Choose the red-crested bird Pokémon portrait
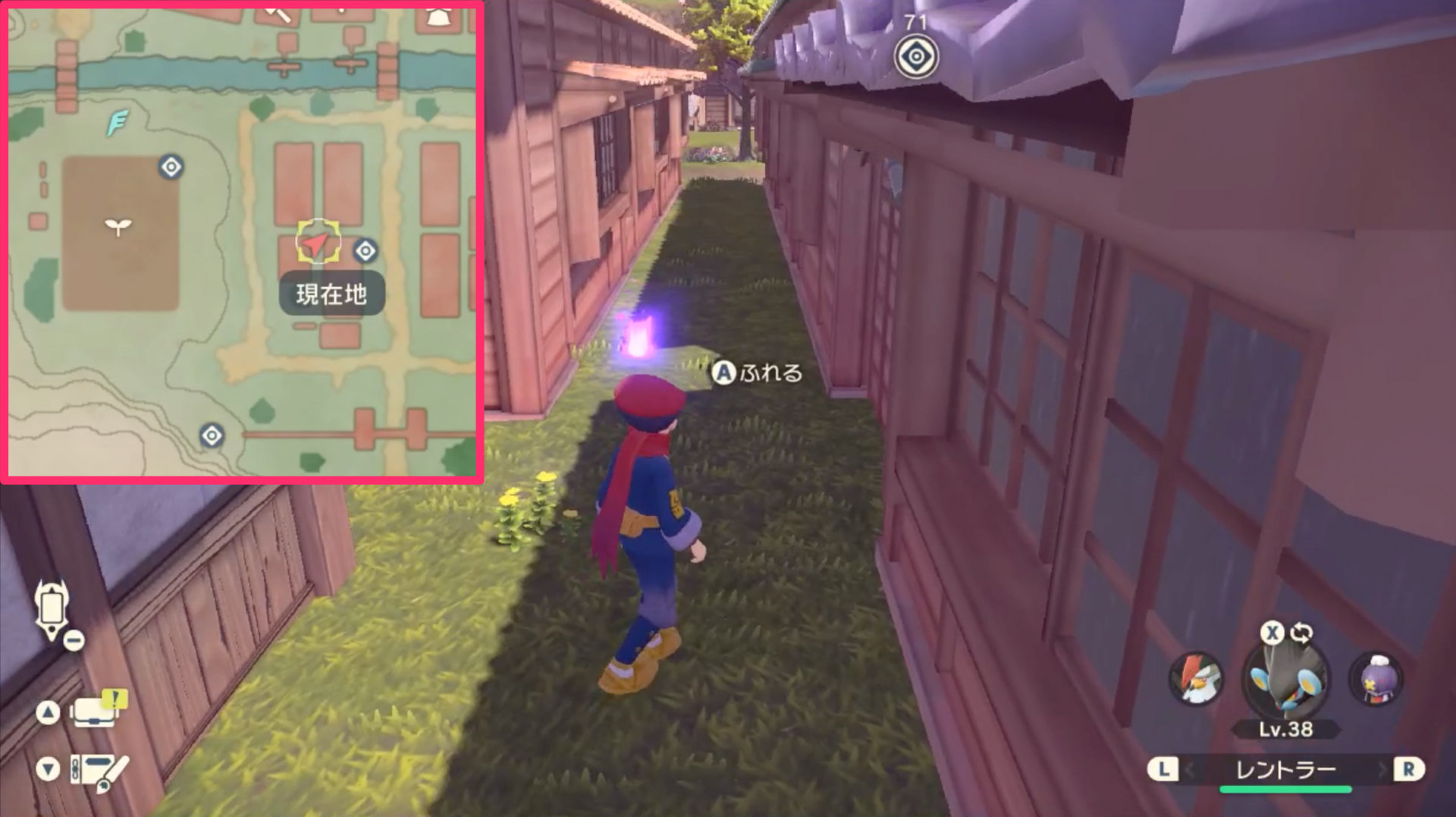The height and width of the screenshot is (817, 1456). coord(1196,679)
